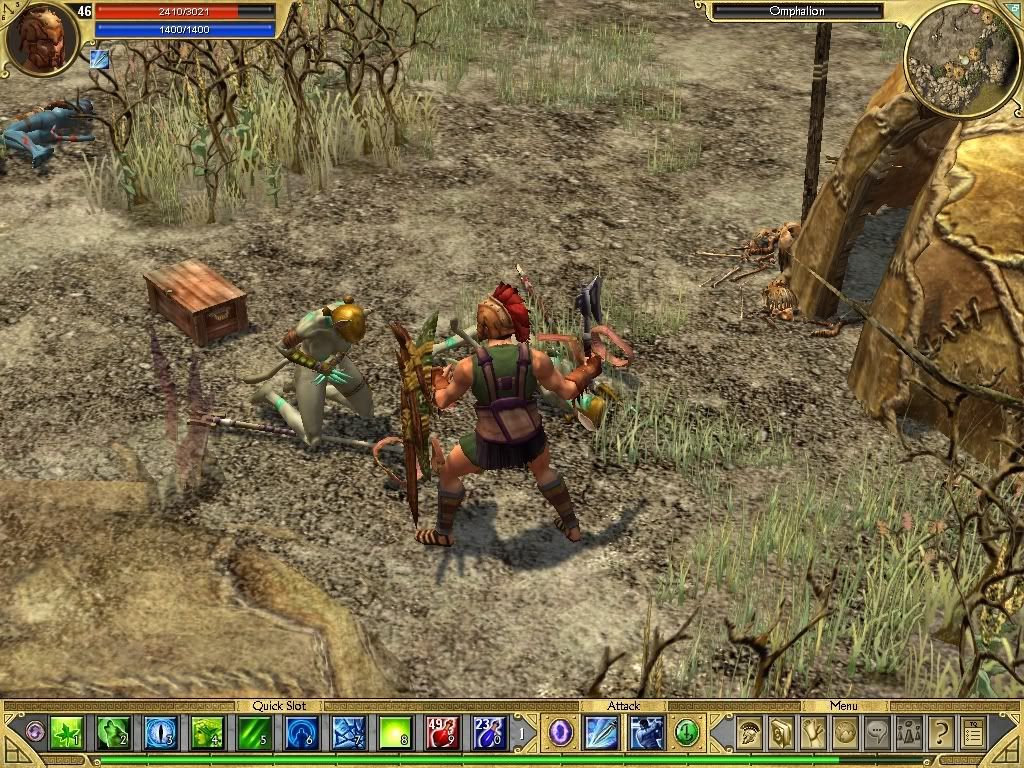Select the green nymph face skill in slot 4
Screen dimensions: 1024x768
click(207, 734)
